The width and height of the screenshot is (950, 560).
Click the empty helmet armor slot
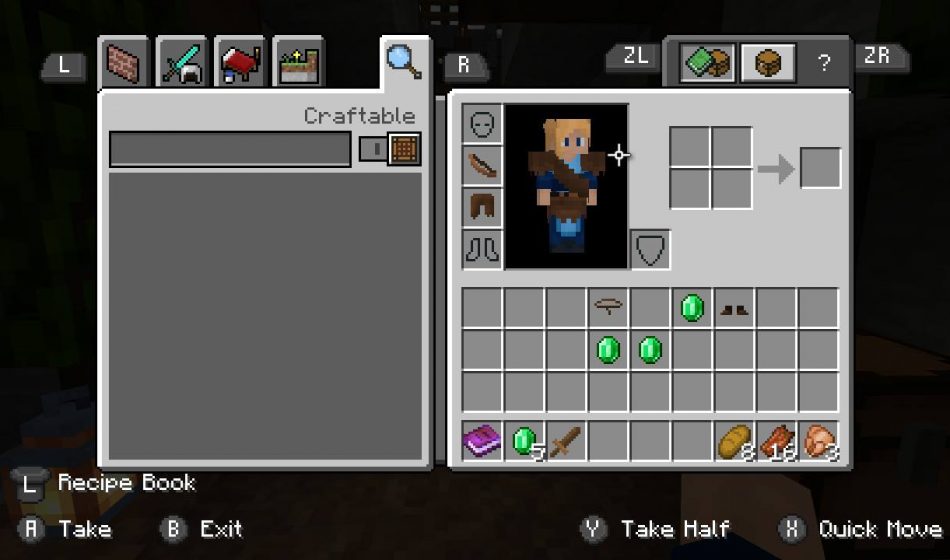[482, 124]
